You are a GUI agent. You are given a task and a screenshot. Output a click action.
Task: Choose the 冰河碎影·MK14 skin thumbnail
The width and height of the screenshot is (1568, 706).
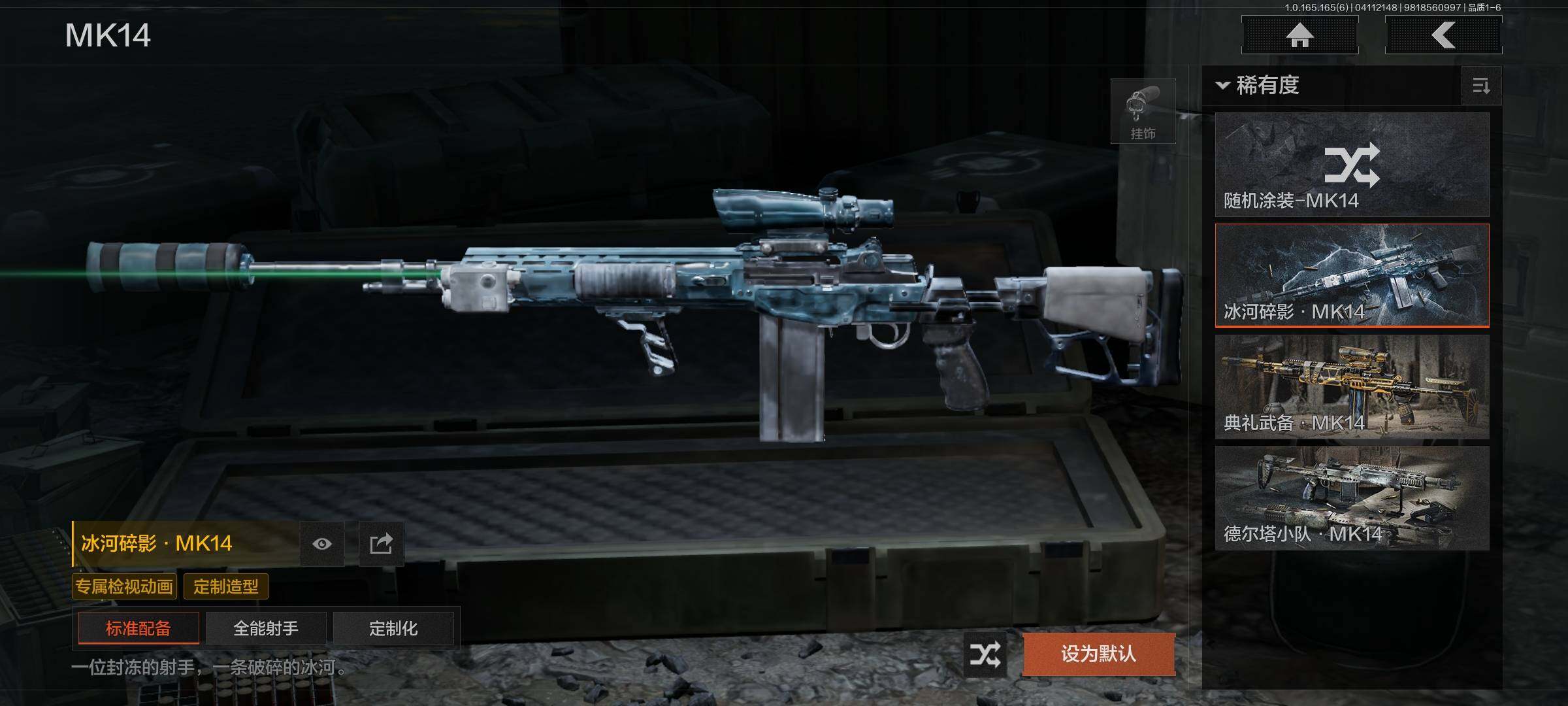click(1352, 275)
